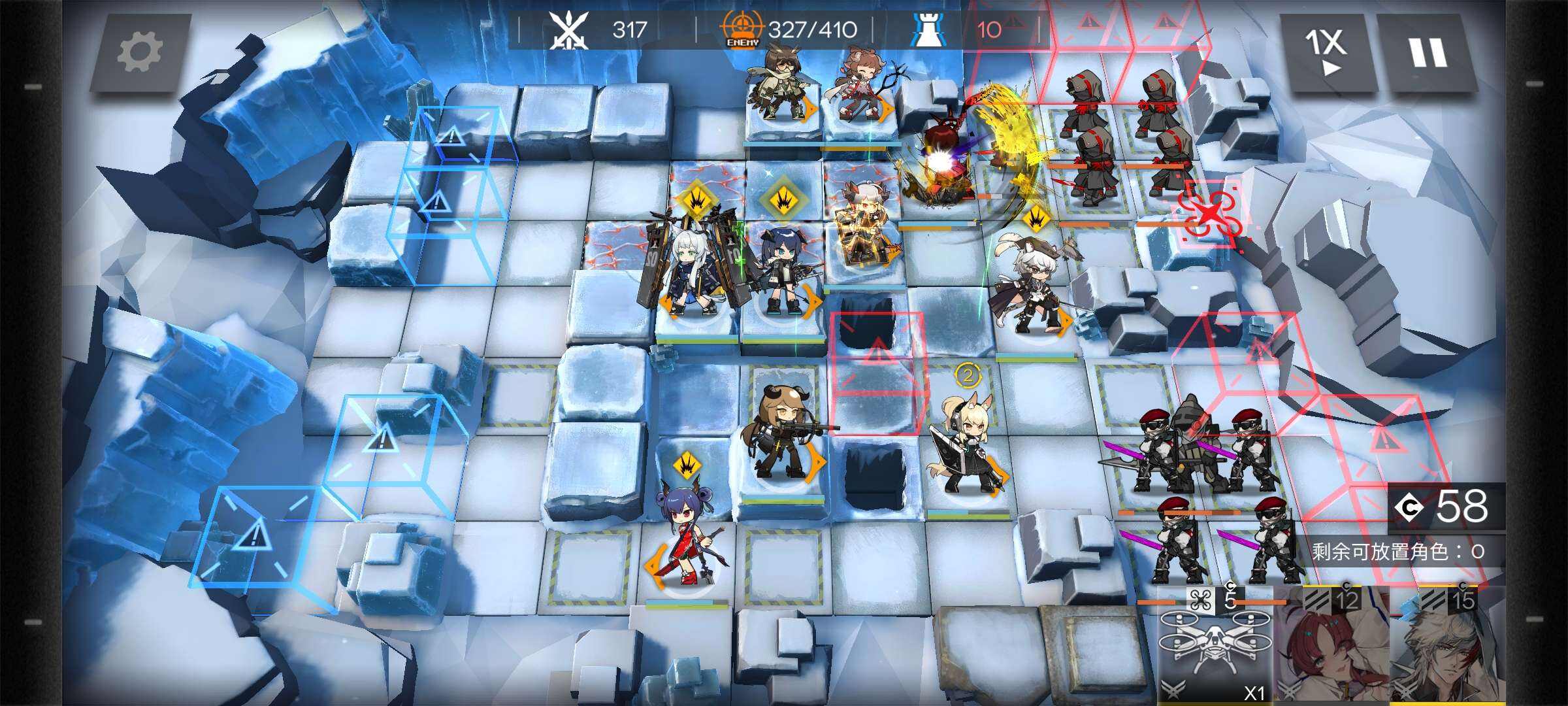Image resolution: width=1568 pixels, height=706 pixels.
Task: Activate skill-ready icon above the red-dress operator
Action: (686, 465)
